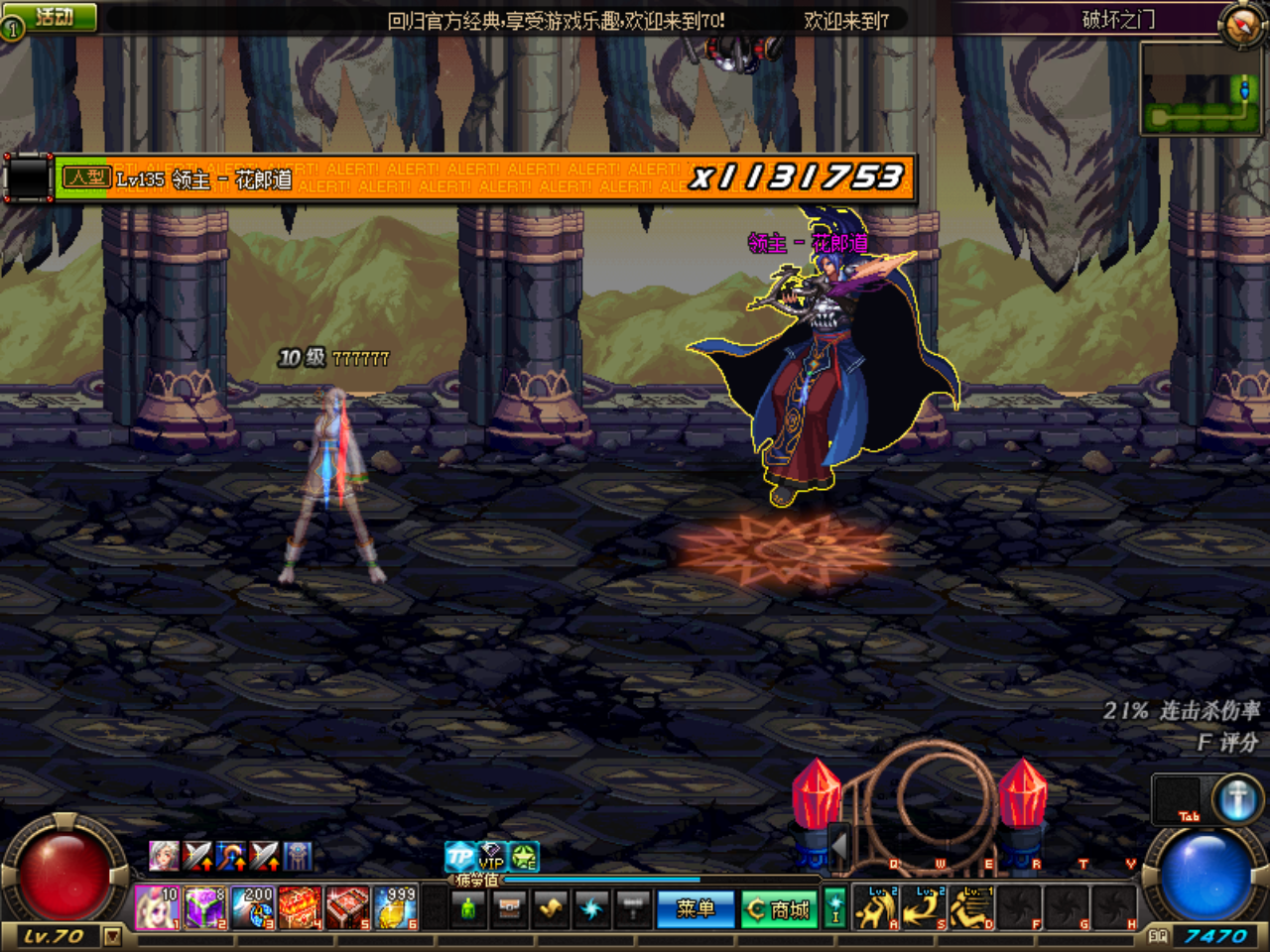Cast the Lv.2 skill in slot A

pos(875,906)
